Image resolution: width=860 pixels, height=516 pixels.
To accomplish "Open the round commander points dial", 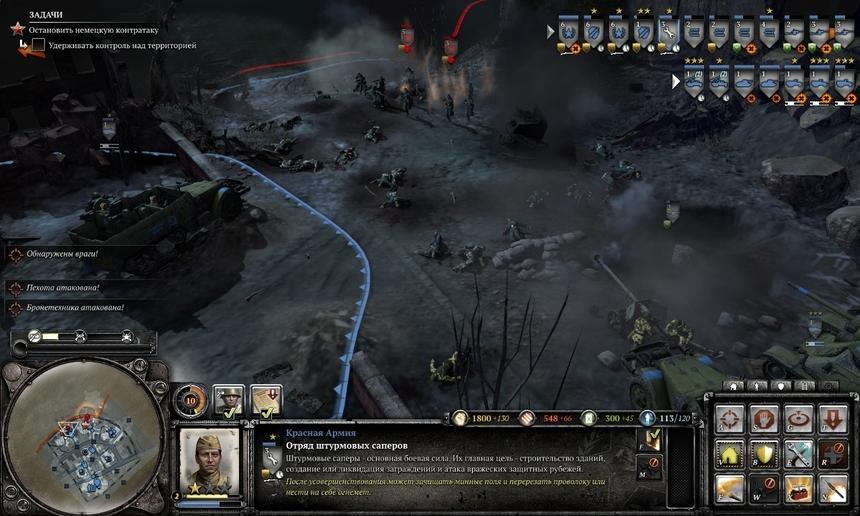I will point(191,400).
